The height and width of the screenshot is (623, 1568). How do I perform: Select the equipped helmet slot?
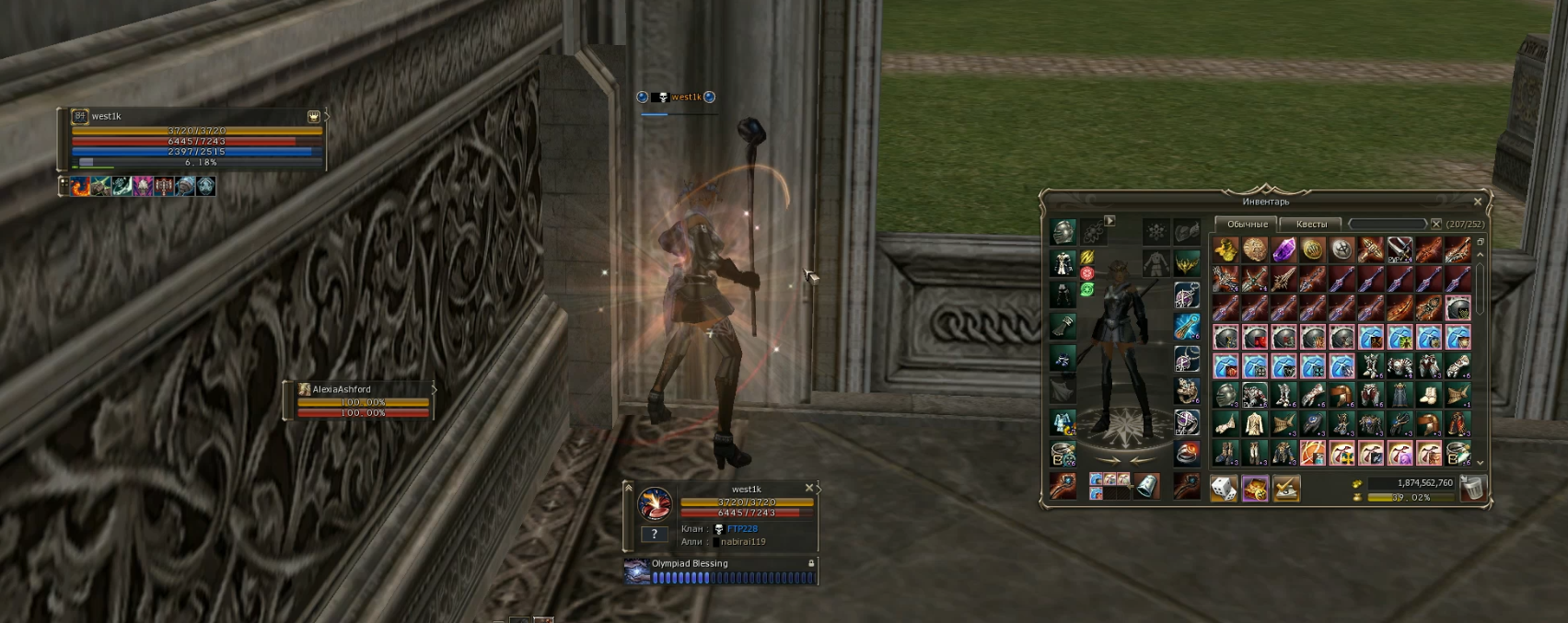1063,231
